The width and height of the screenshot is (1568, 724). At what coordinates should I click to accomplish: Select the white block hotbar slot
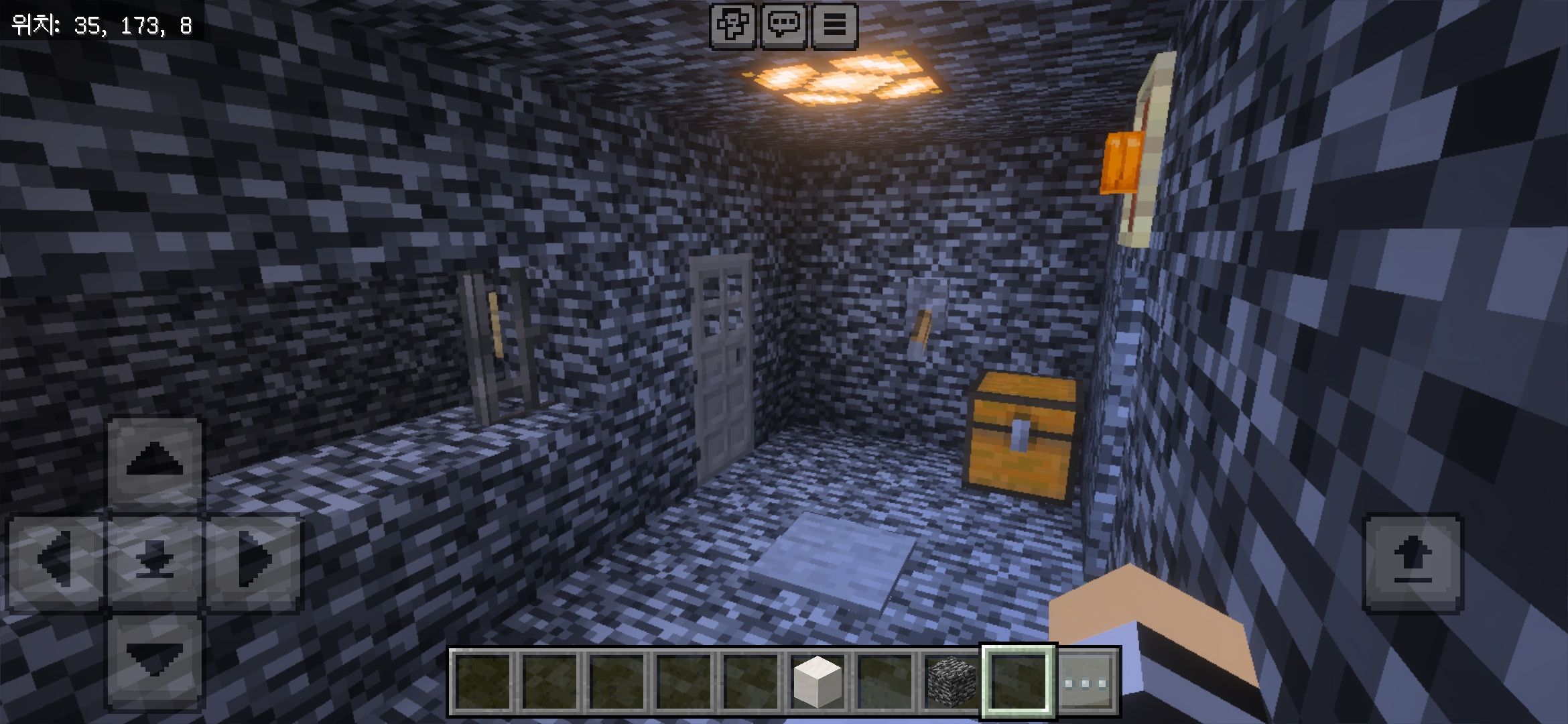pos(817,682)
